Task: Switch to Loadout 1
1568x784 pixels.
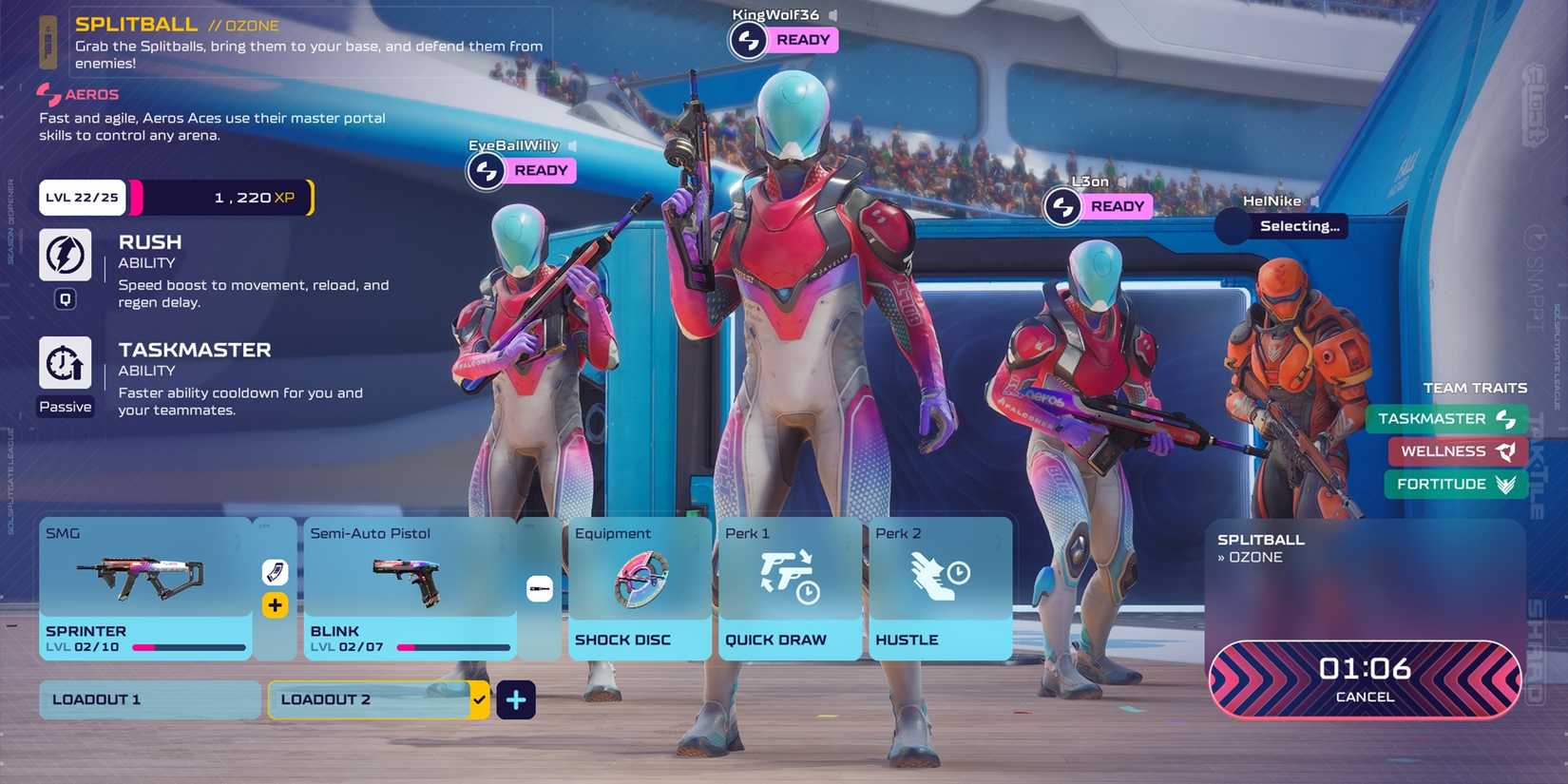Action: (148, 698)
